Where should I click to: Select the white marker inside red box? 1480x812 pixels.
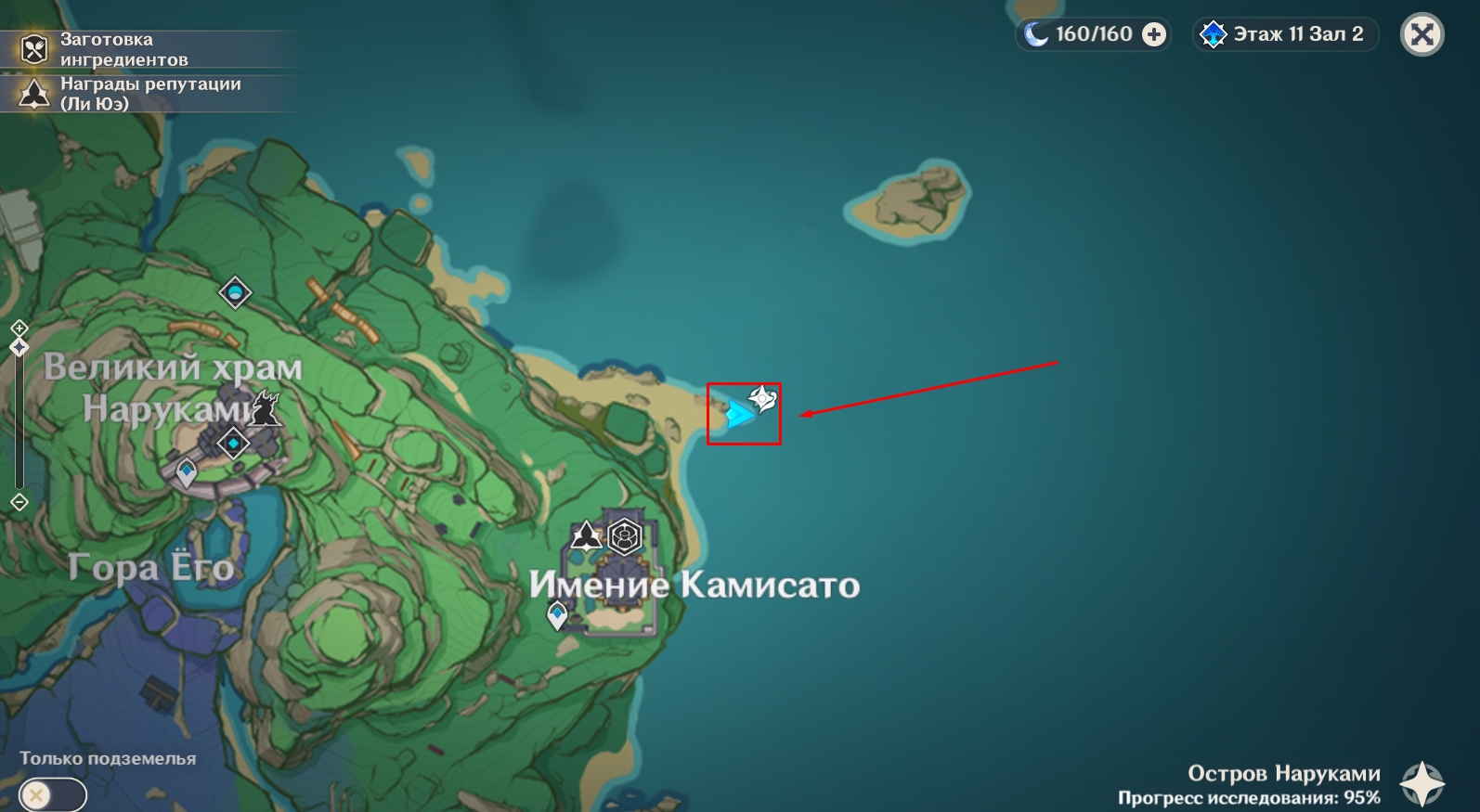[x=762, y=399]
